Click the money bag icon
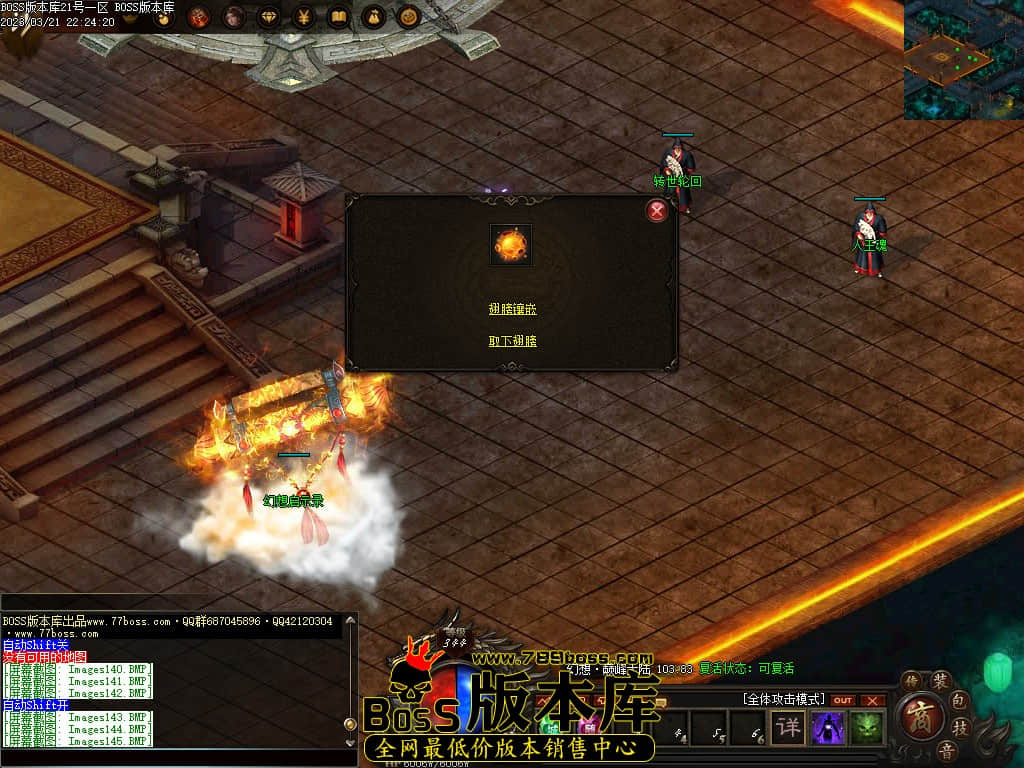This screenshot has width=1024, height=768. pyautogui.click(x=372, y=17)
